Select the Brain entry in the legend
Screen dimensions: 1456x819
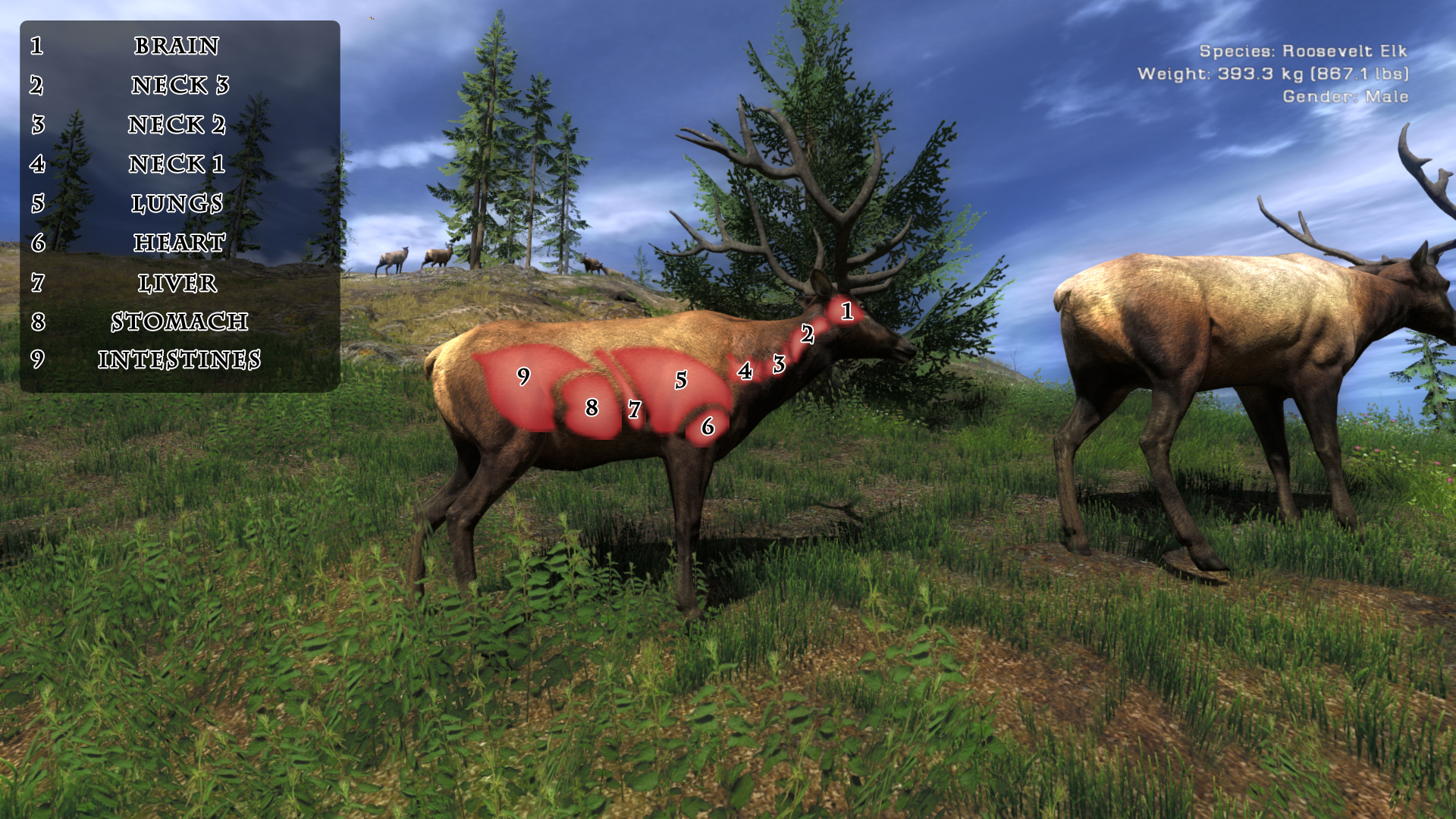(x=177, y=45)
